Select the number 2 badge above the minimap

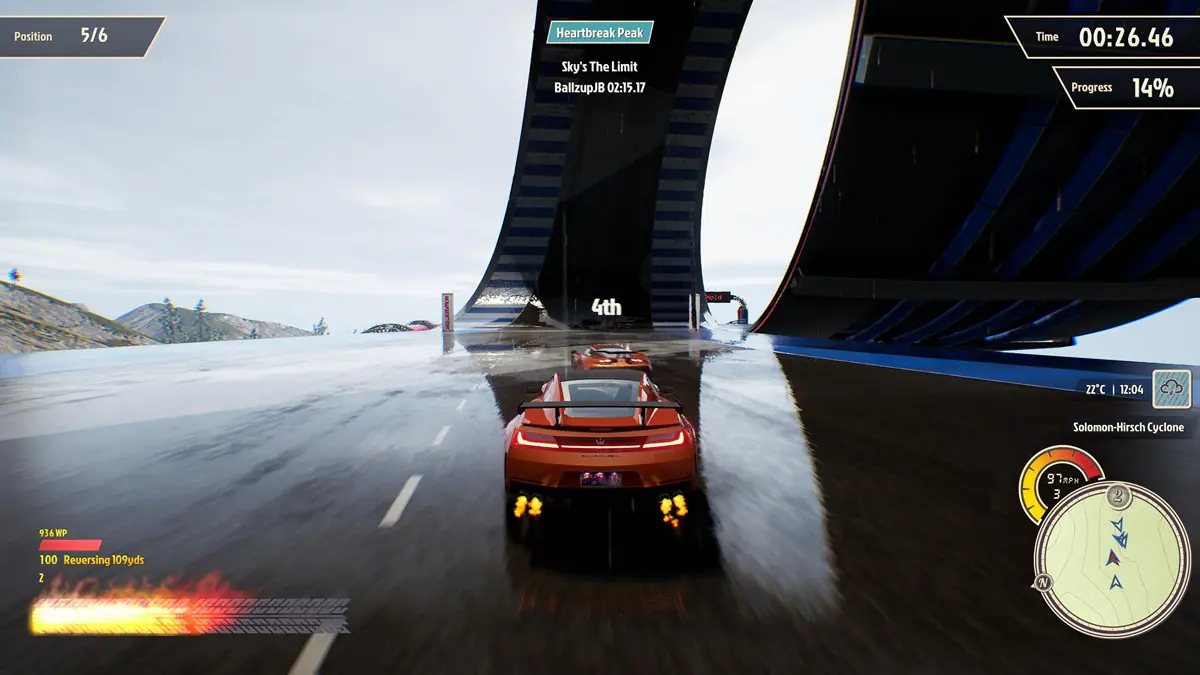click(x=1118, y=496)
